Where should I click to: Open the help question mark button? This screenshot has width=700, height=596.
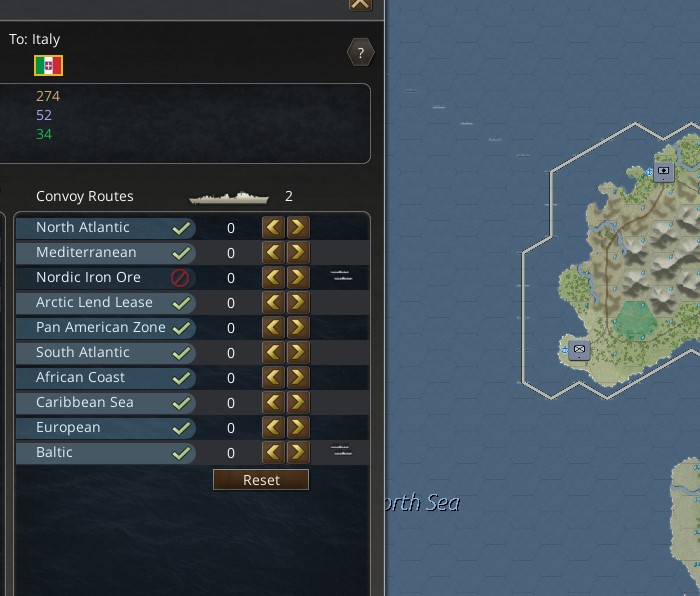click(x=360, y=53)
